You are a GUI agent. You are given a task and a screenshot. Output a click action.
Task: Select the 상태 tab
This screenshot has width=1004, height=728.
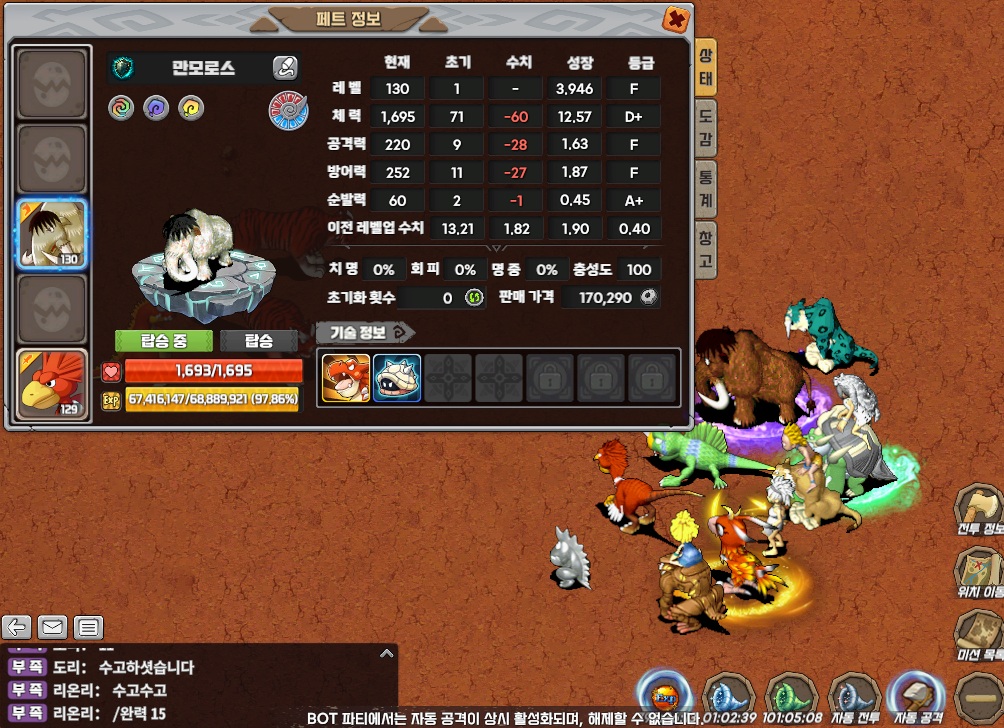(706, 65)
